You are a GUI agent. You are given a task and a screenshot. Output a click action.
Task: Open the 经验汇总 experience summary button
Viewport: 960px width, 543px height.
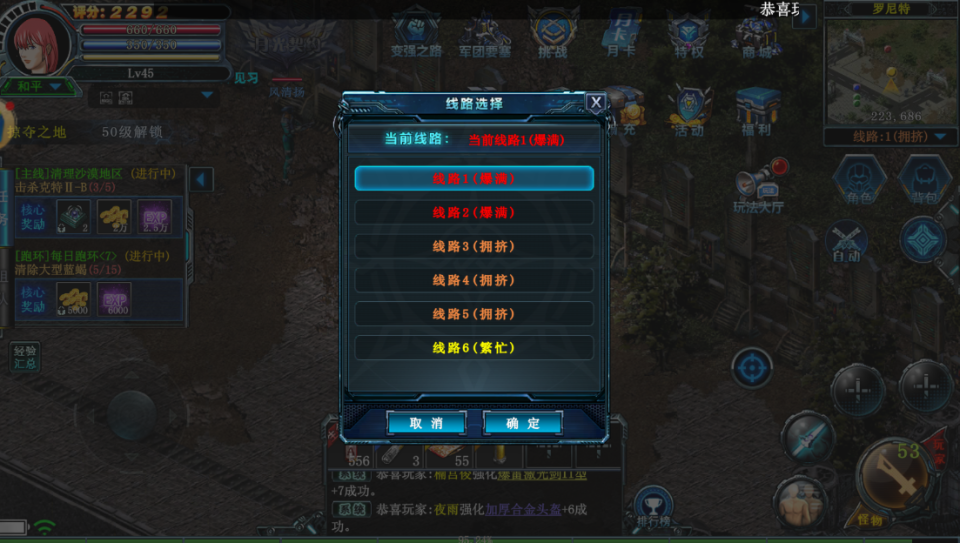pos(26,357)
